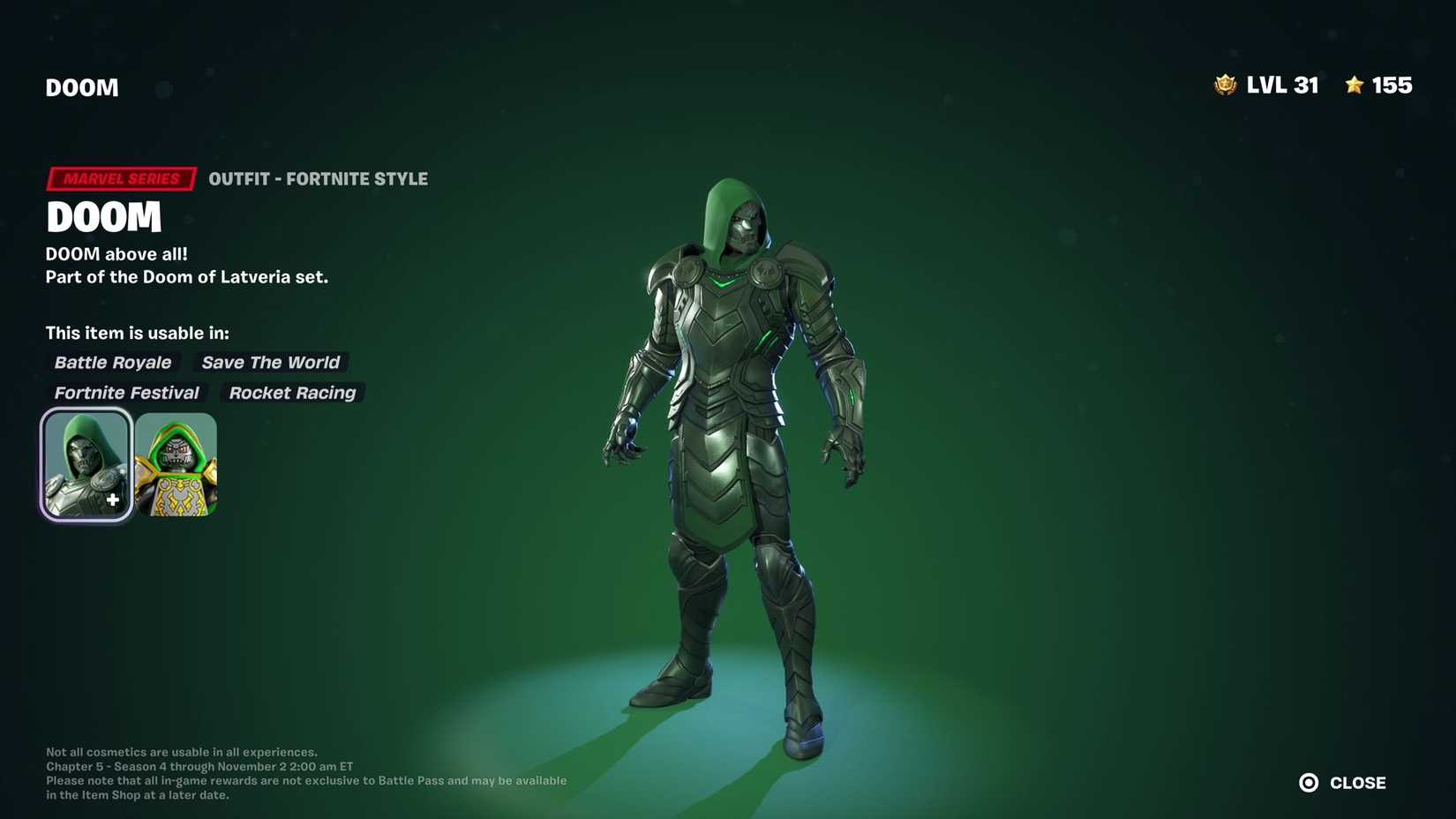Click the Marvel Series red badge
Screen dimensions: 1456x819
120,178
